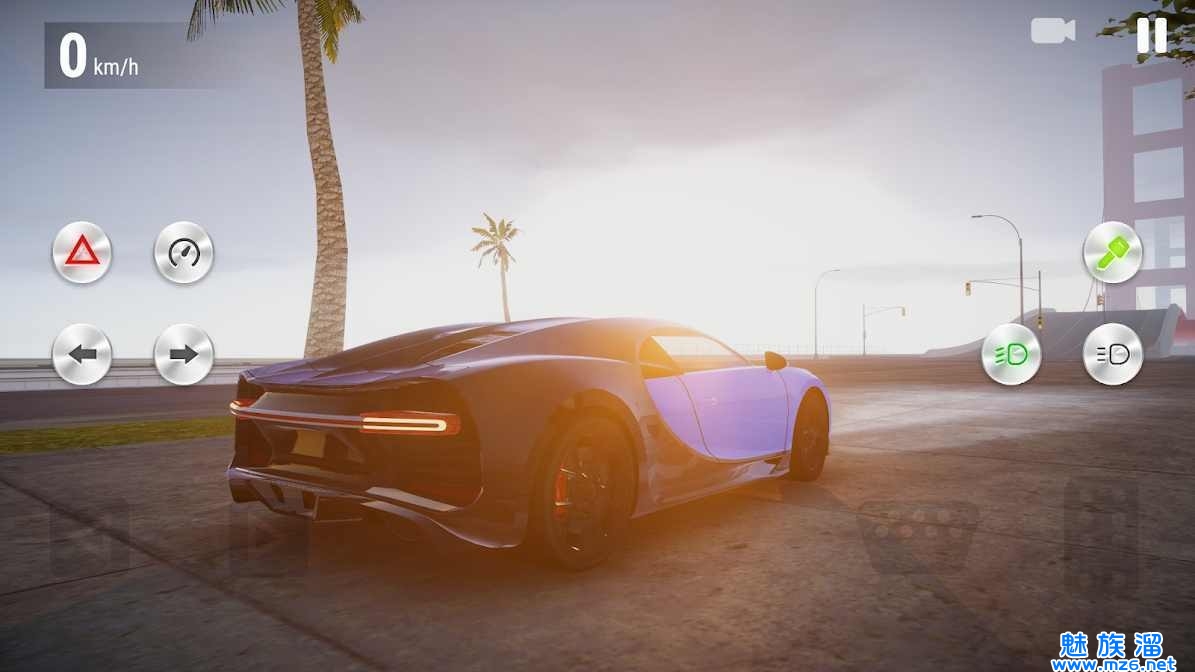Screen dimensions: 1195x672
Task: Activate the left turn signal arrow
Action: pos(82,354)
